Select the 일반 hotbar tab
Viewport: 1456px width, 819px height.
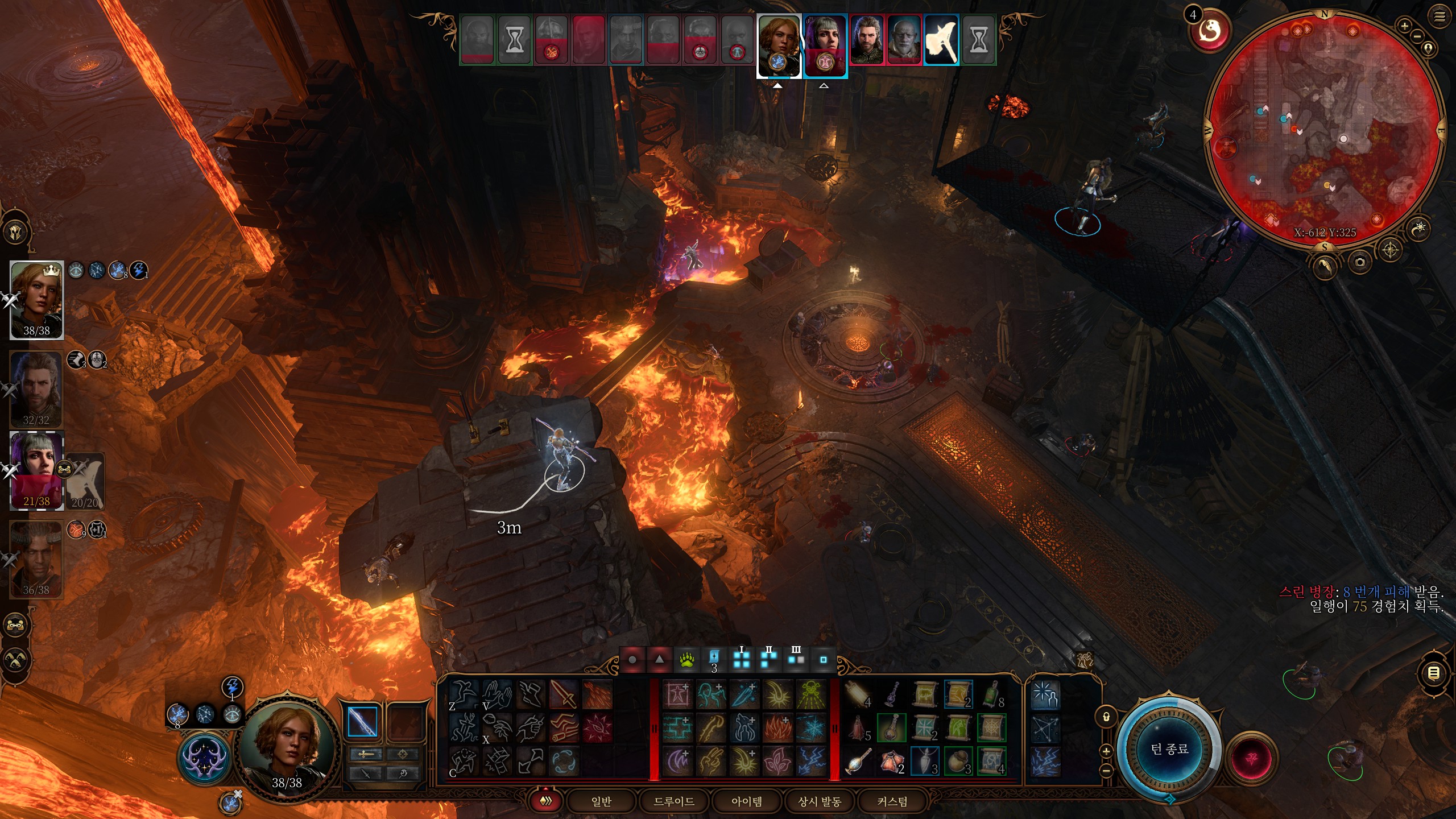pos(601,801)
